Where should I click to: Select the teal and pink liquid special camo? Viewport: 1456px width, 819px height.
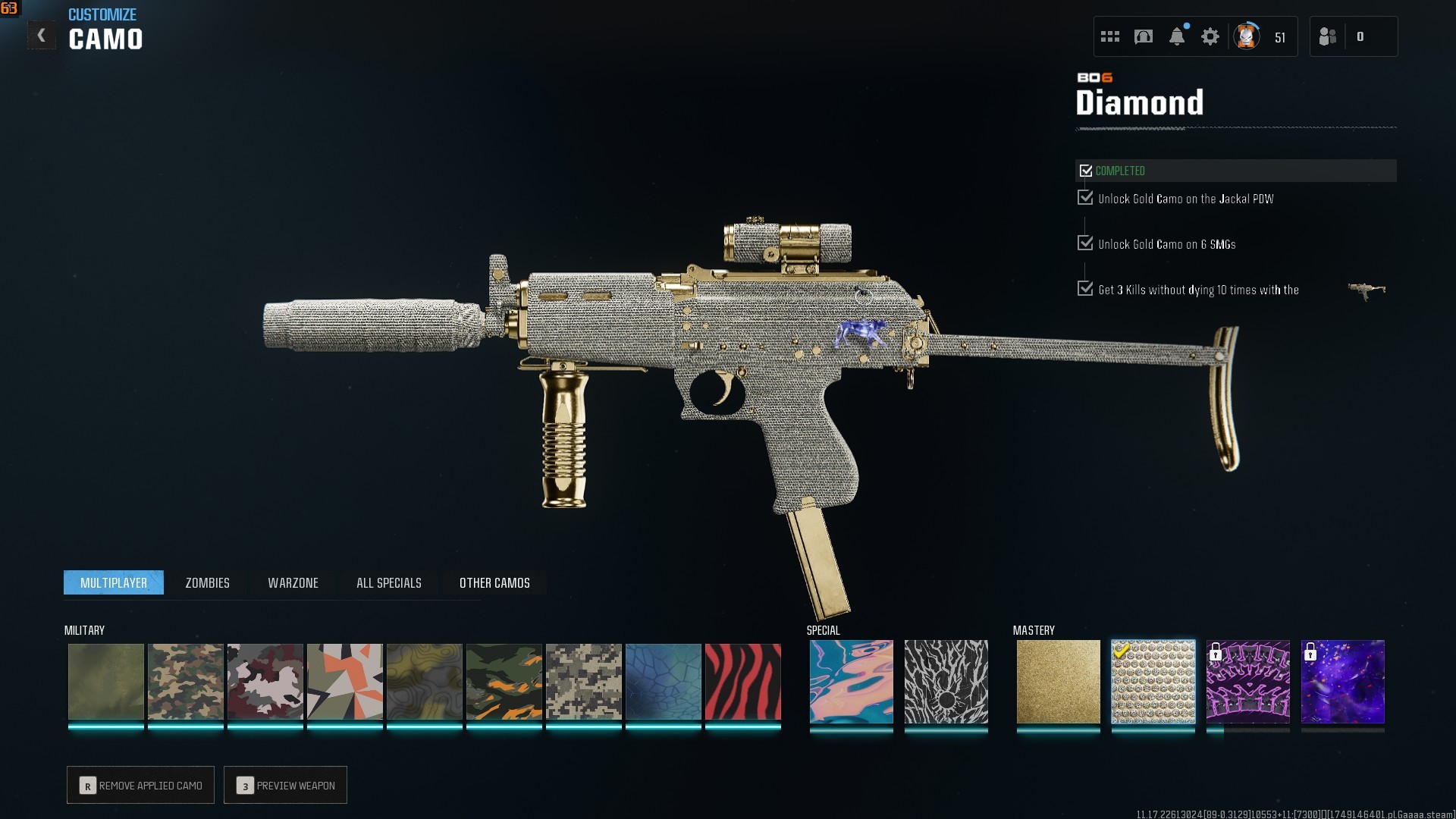coord(851,681)
